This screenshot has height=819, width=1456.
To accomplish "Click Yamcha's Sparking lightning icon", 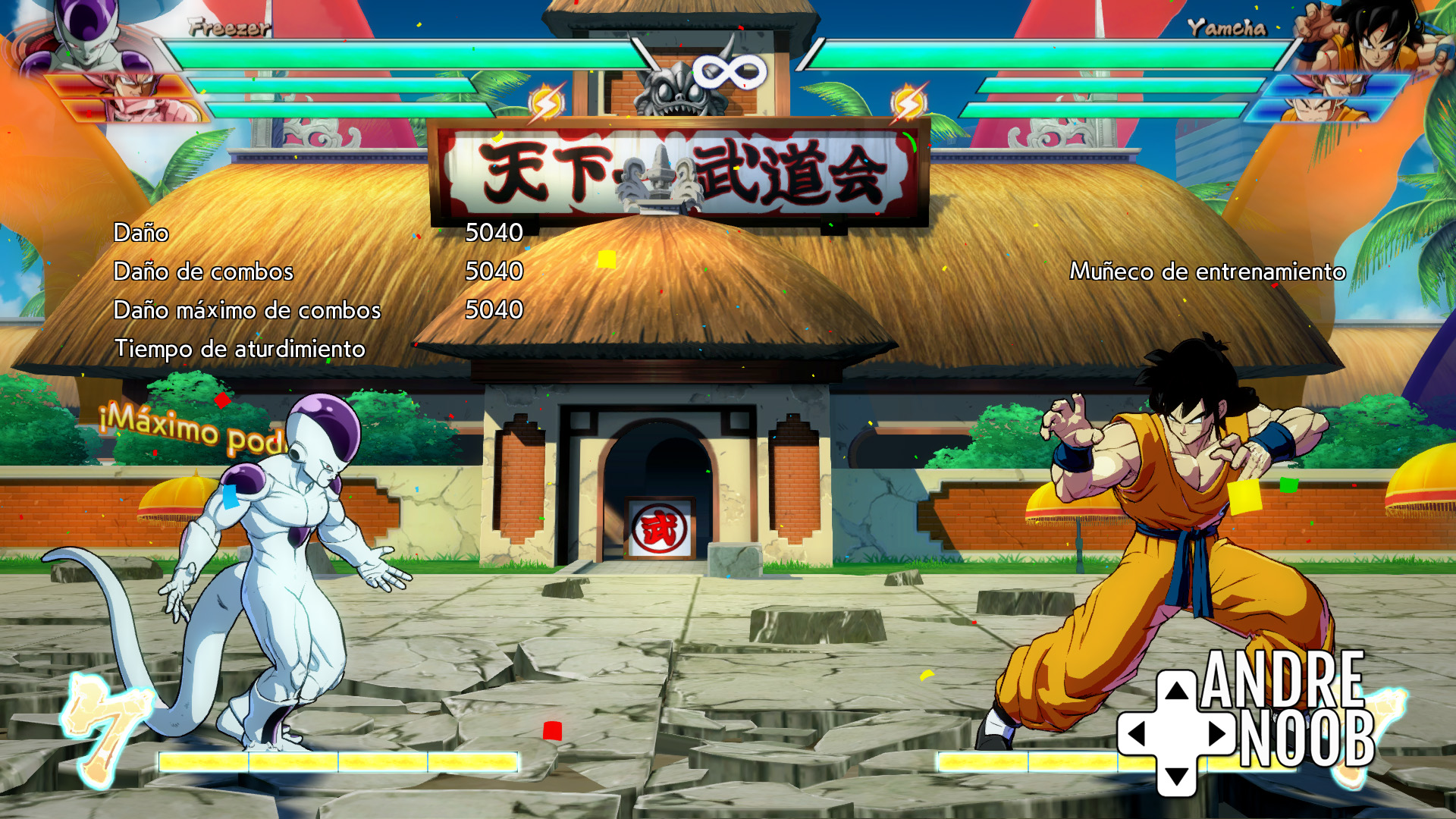I will point(908,99).
